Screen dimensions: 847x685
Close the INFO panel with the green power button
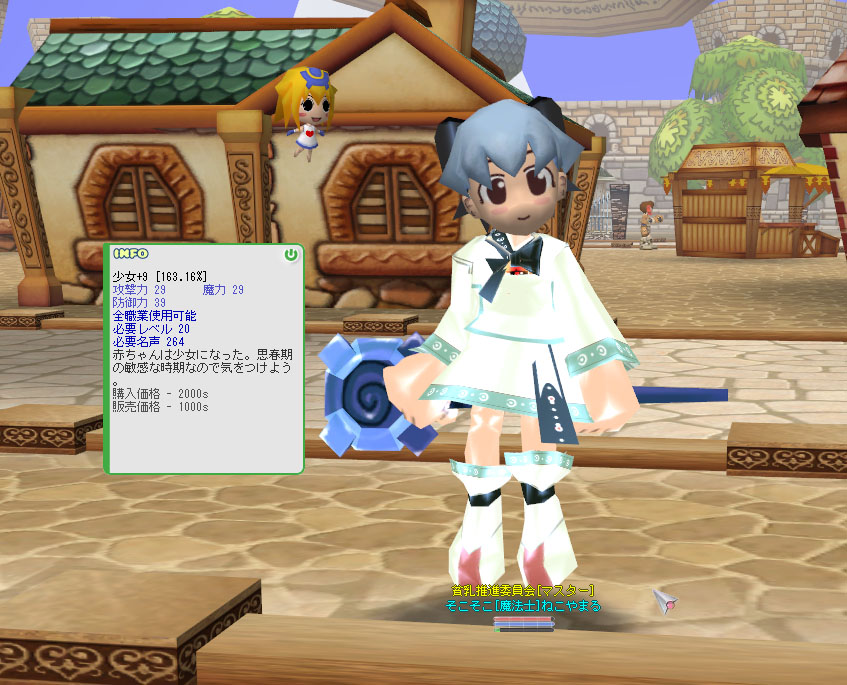tap(291, 255)
